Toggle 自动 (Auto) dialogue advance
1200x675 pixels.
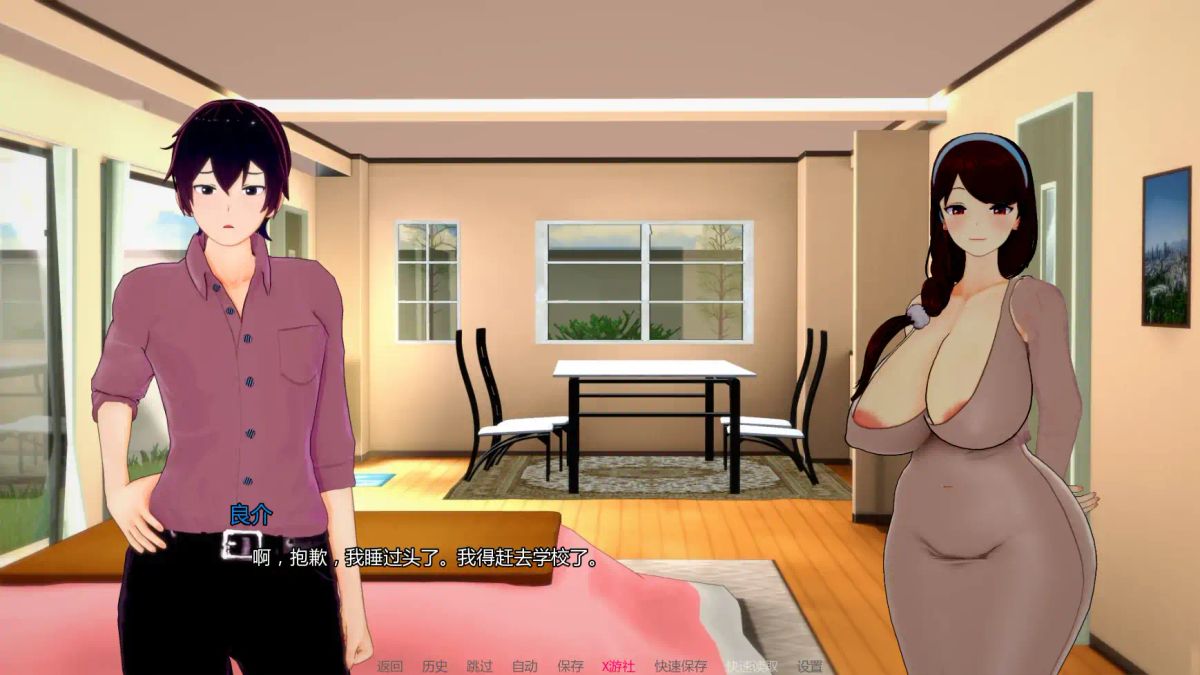[524, 666]
